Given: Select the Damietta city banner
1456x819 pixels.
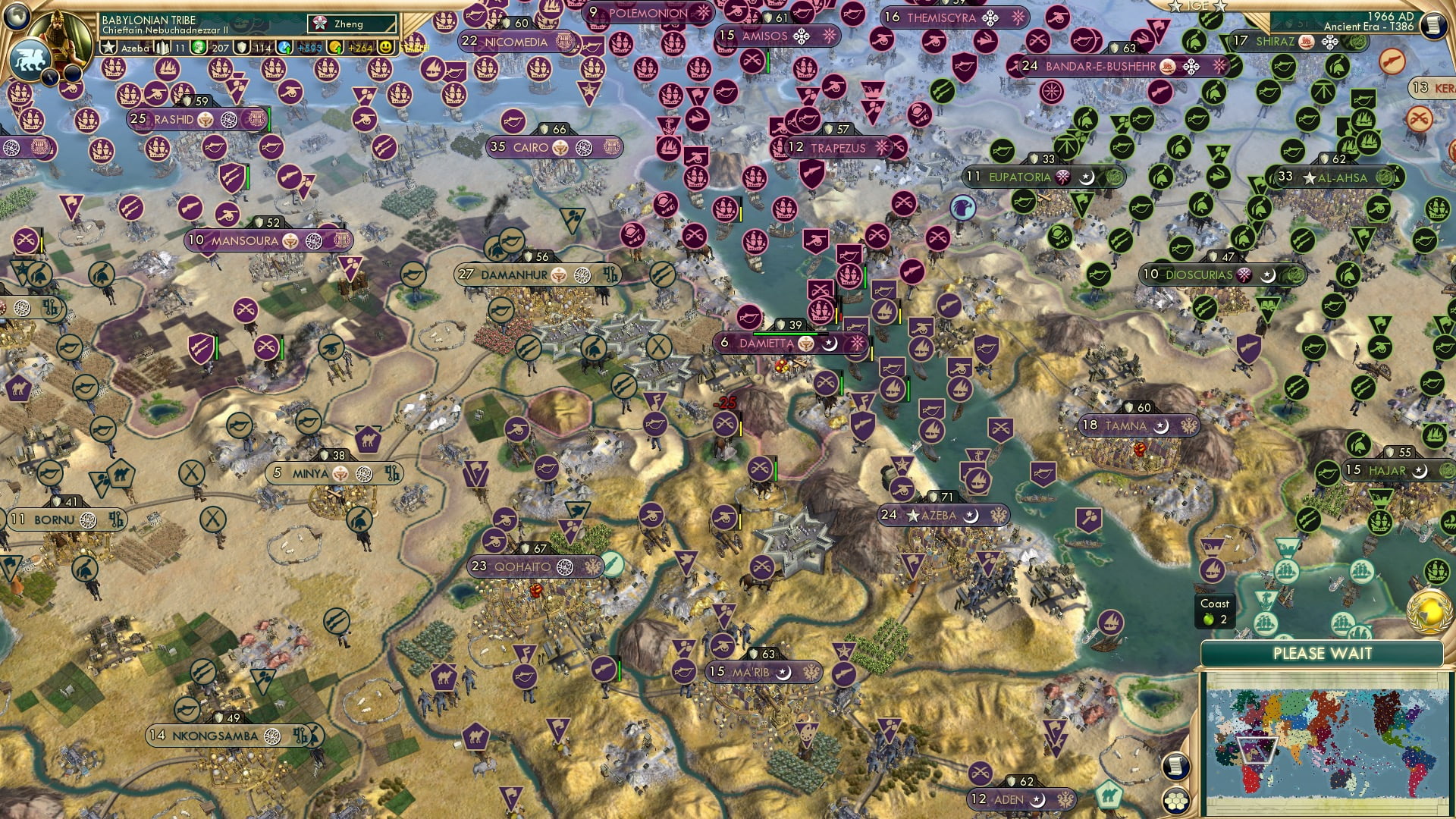Looking at the screenshot, I should click(767, 344).
